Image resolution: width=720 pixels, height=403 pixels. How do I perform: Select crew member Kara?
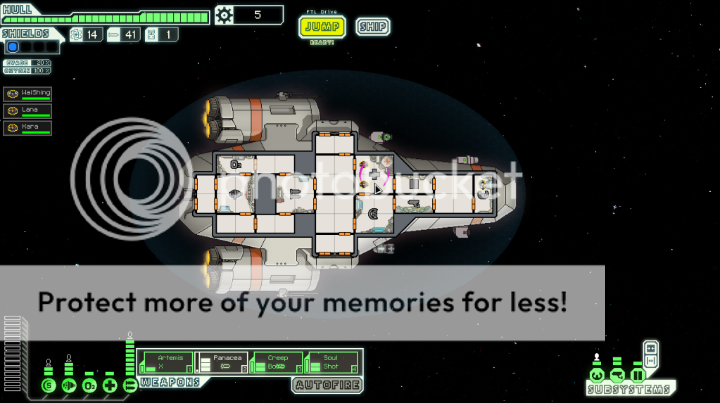pos(28,128)
